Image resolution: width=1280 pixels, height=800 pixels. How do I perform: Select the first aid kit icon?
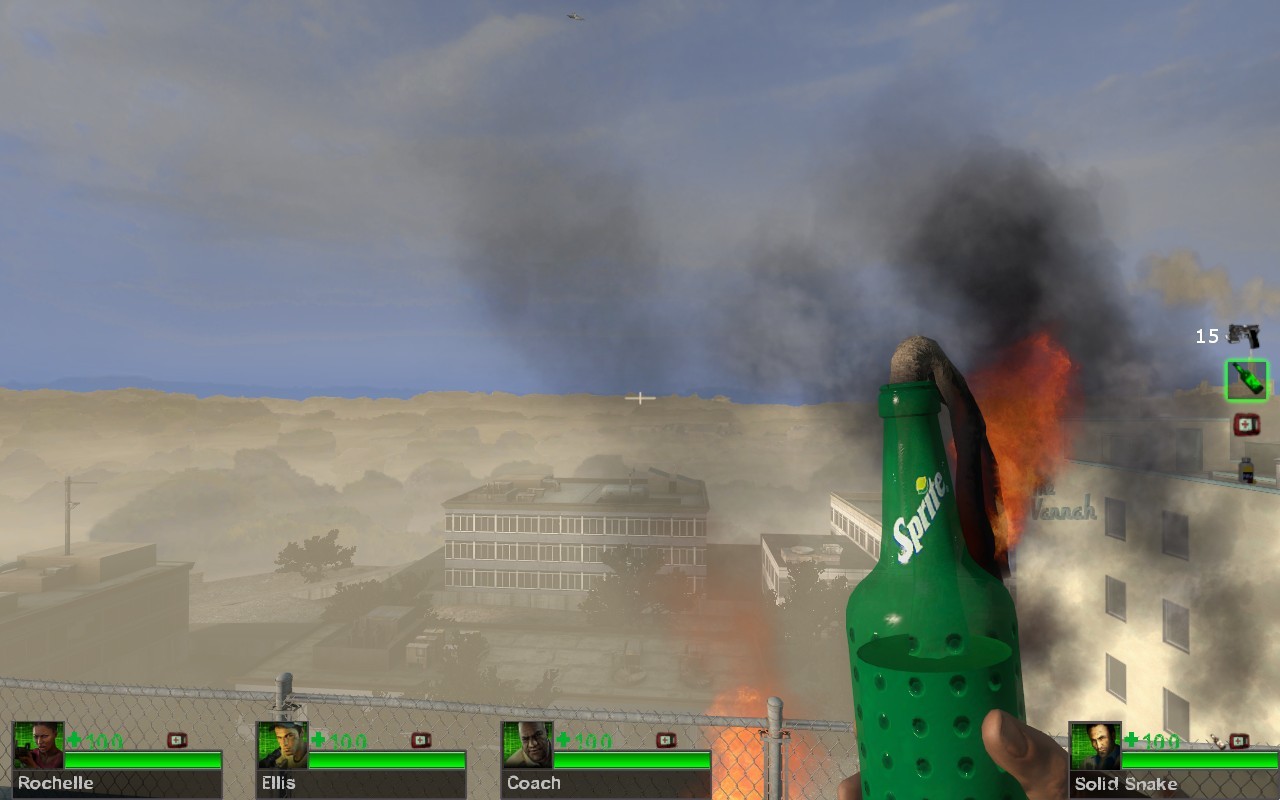[x=1246, y=424]
